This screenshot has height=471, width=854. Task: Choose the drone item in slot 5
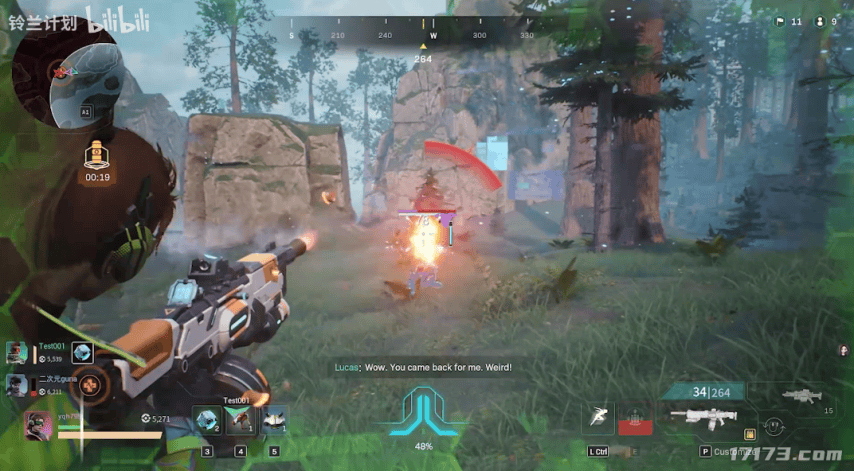(274, 421)
